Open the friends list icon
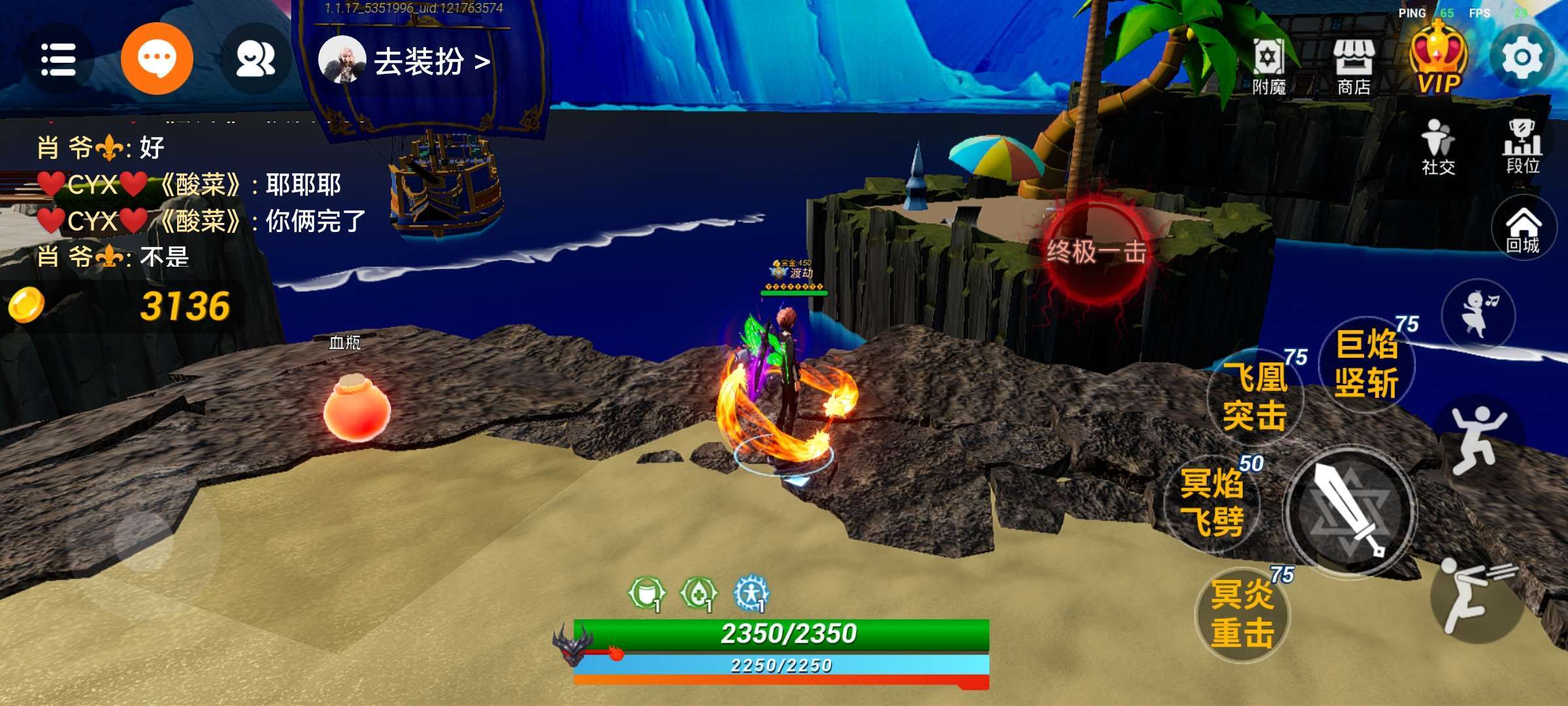1568x706 pixels. pyautogui.click(x=255, y=59)
